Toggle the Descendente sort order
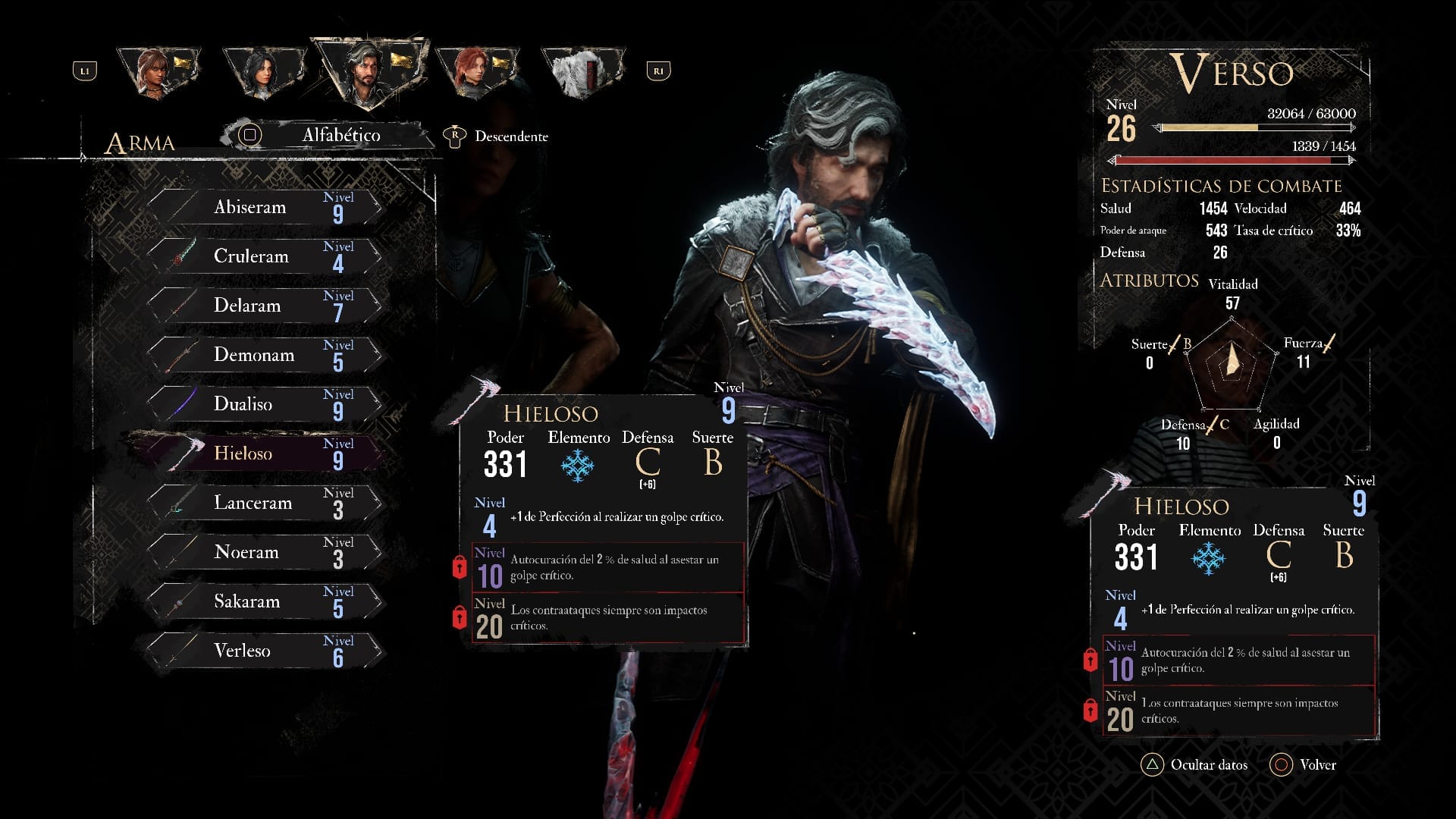Image resolution: width=1456 pixels, height=819 pixels. click(496, 136)
